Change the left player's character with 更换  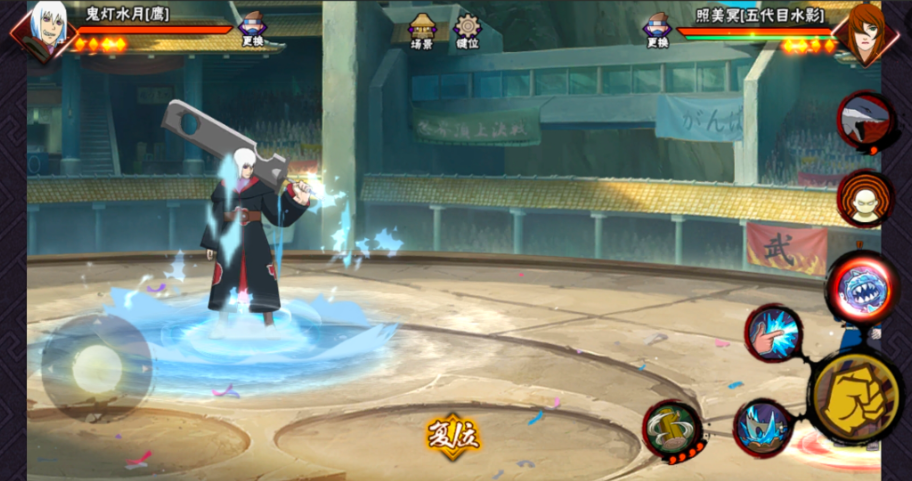(x=252, y=29)
